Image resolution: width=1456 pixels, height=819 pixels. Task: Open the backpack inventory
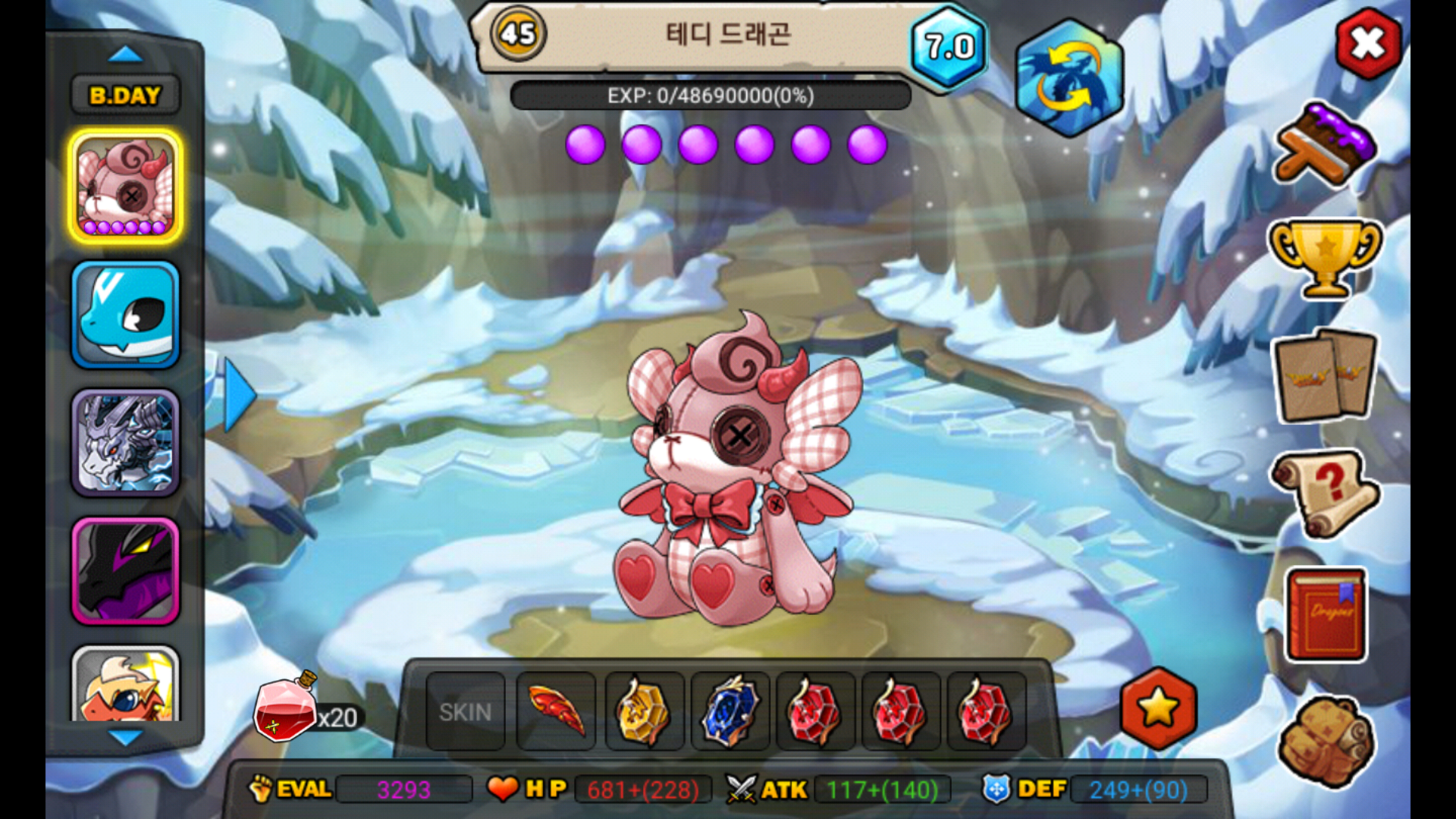point(1326,741)
